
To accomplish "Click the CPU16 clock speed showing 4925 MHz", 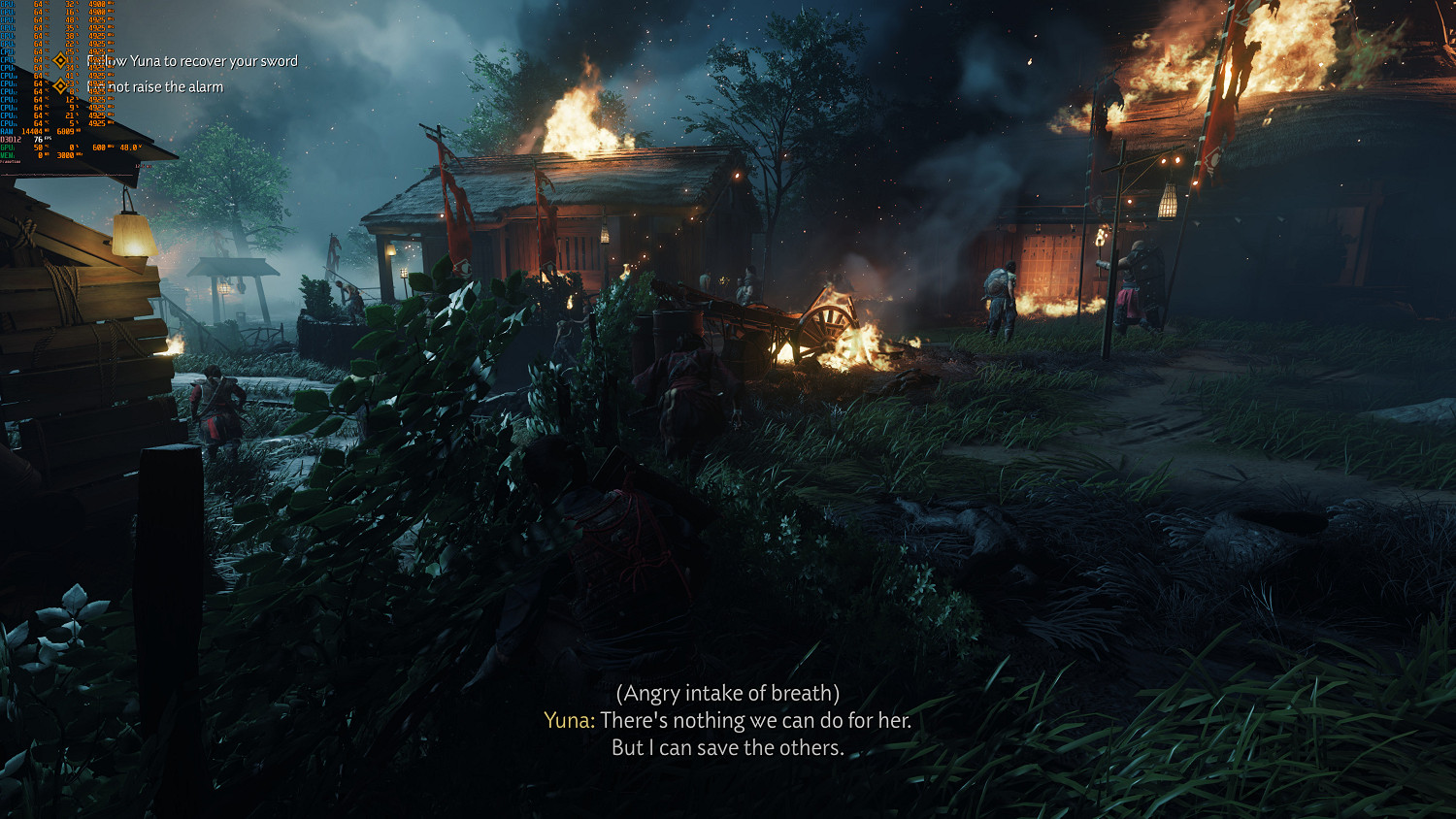I will tap(96, 122).
